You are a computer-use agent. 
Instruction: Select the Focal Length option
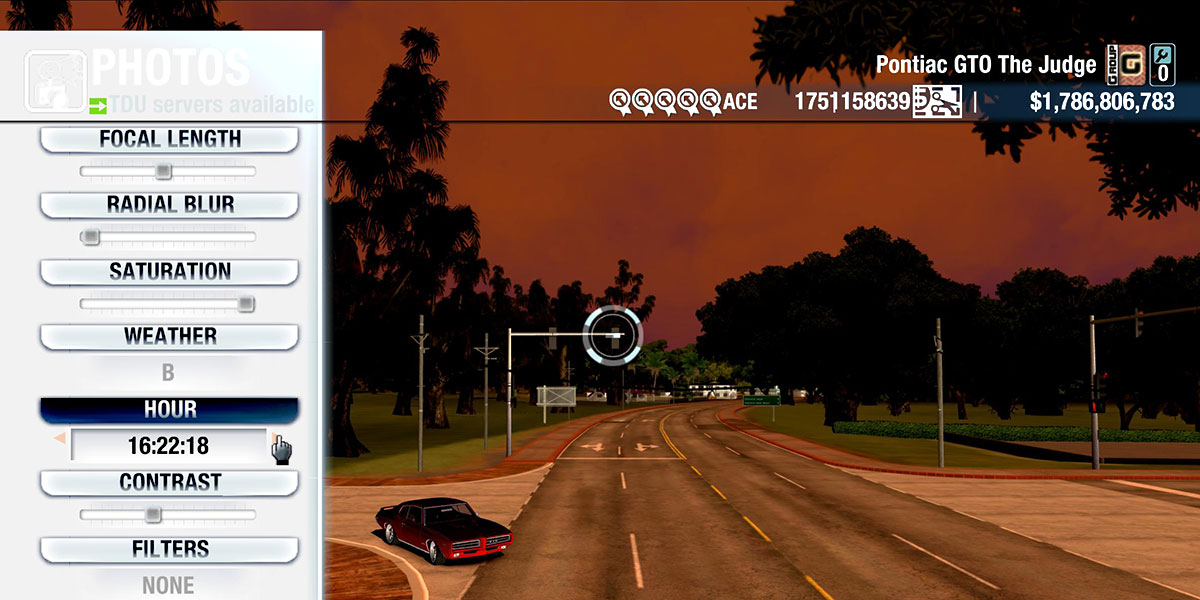click(169, 140)
